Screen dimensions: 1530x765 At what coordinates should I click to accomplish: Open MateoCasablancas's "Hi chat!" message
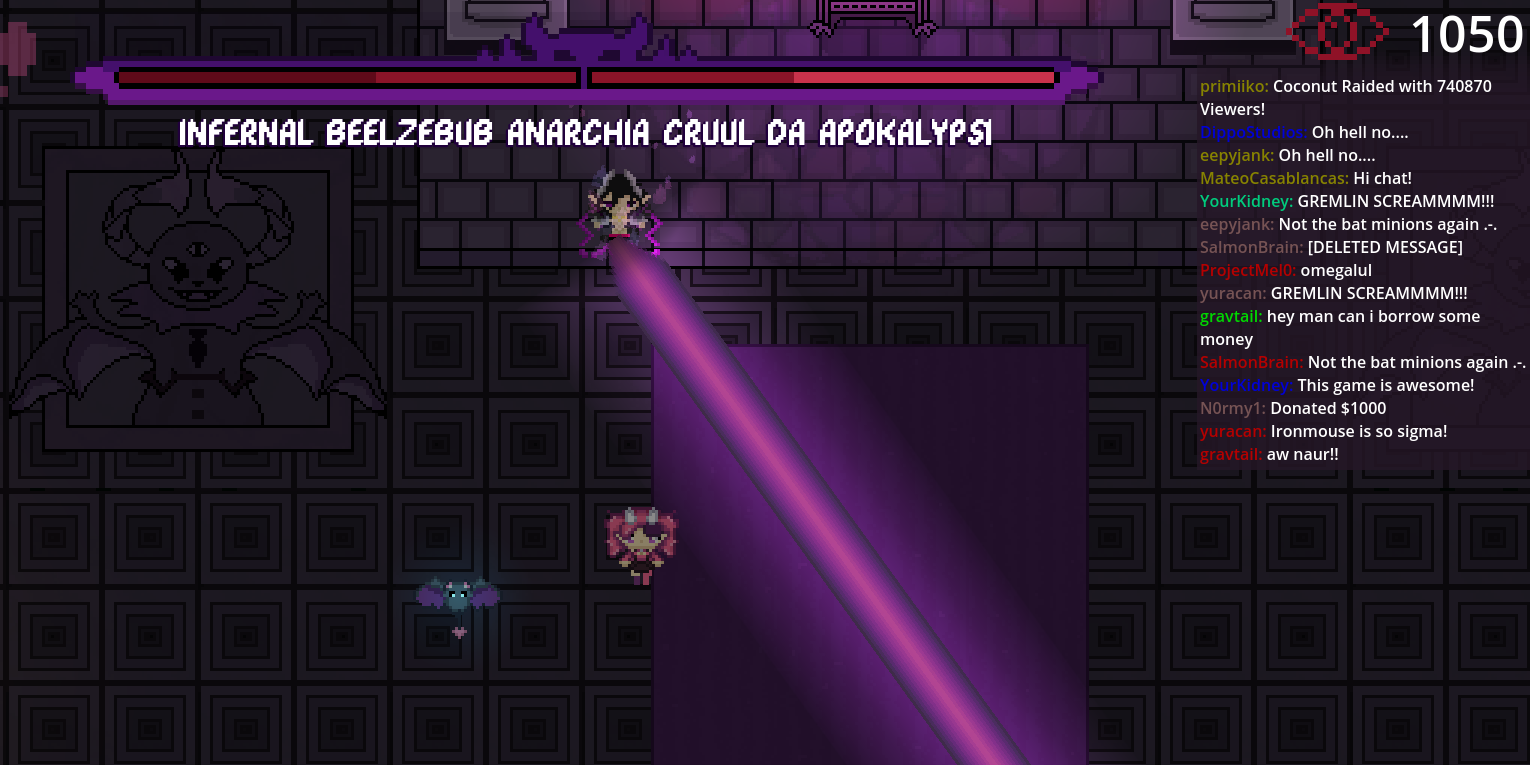pyautogui.click(x=1382, y=179)
